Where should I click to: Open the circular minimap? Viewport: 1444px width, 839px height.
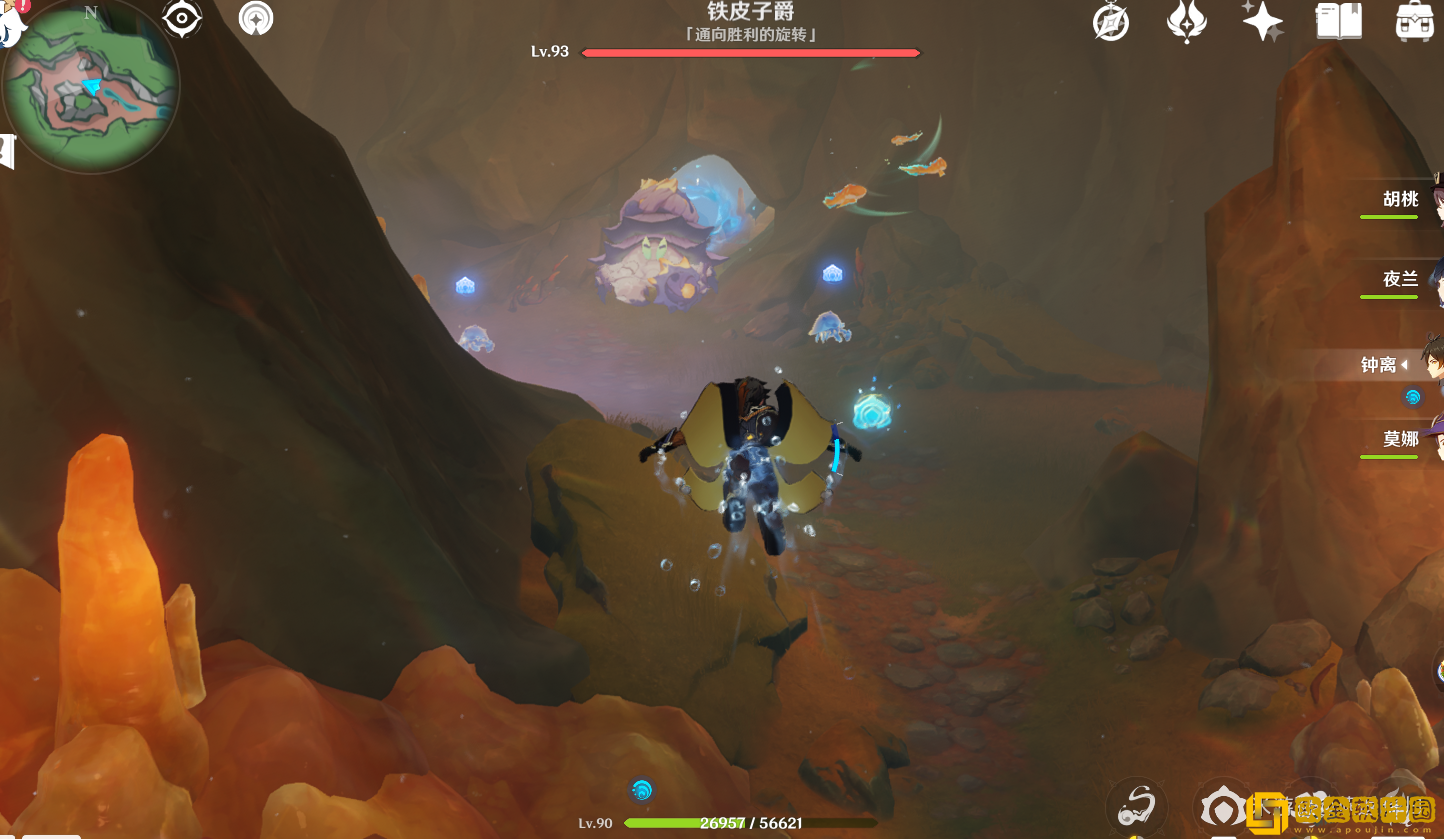pyautogui.click(x=90, y=88)
